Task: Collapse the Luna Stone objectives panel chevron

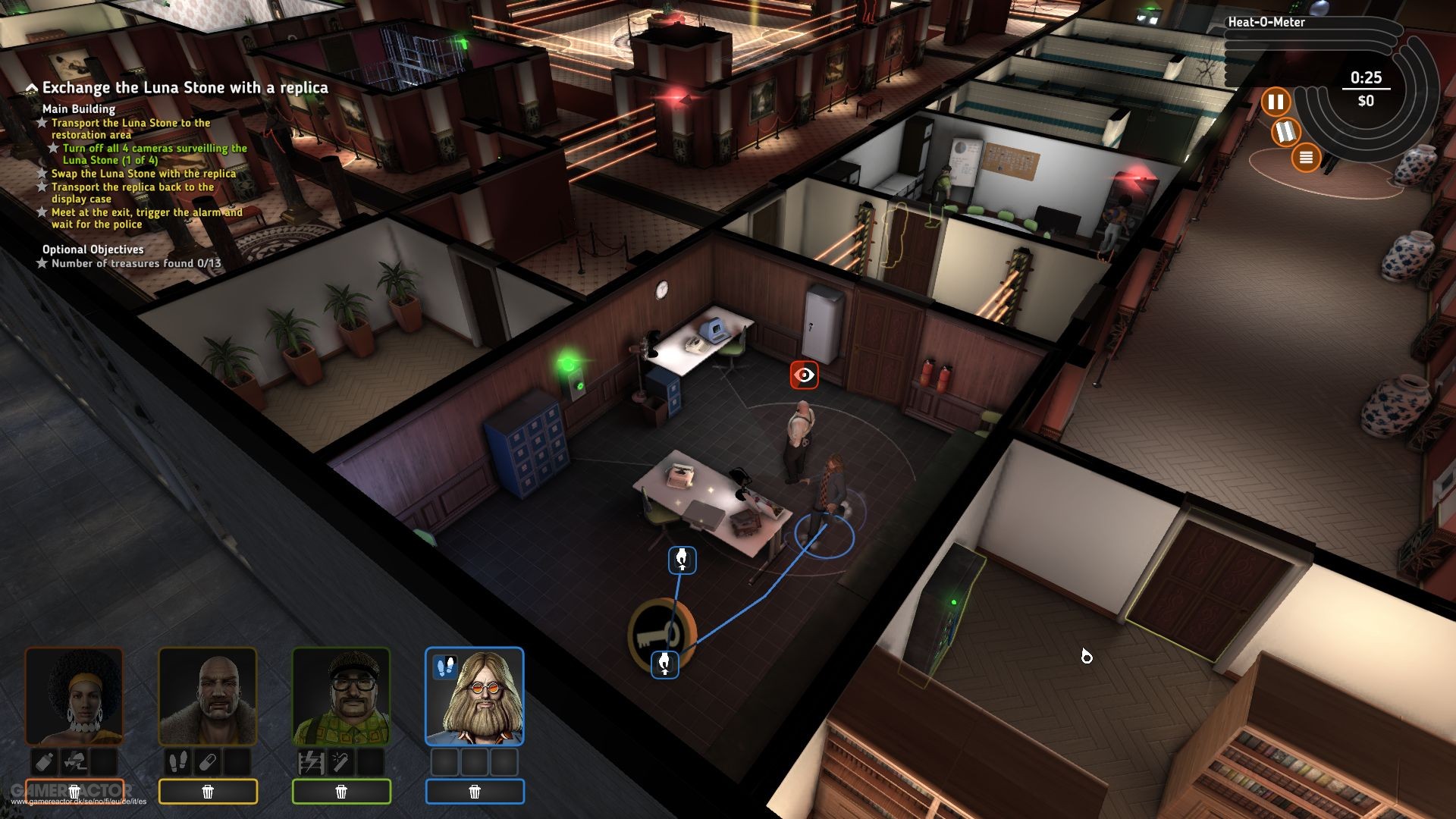Action: pyautogui.click(x=31, y=87)
